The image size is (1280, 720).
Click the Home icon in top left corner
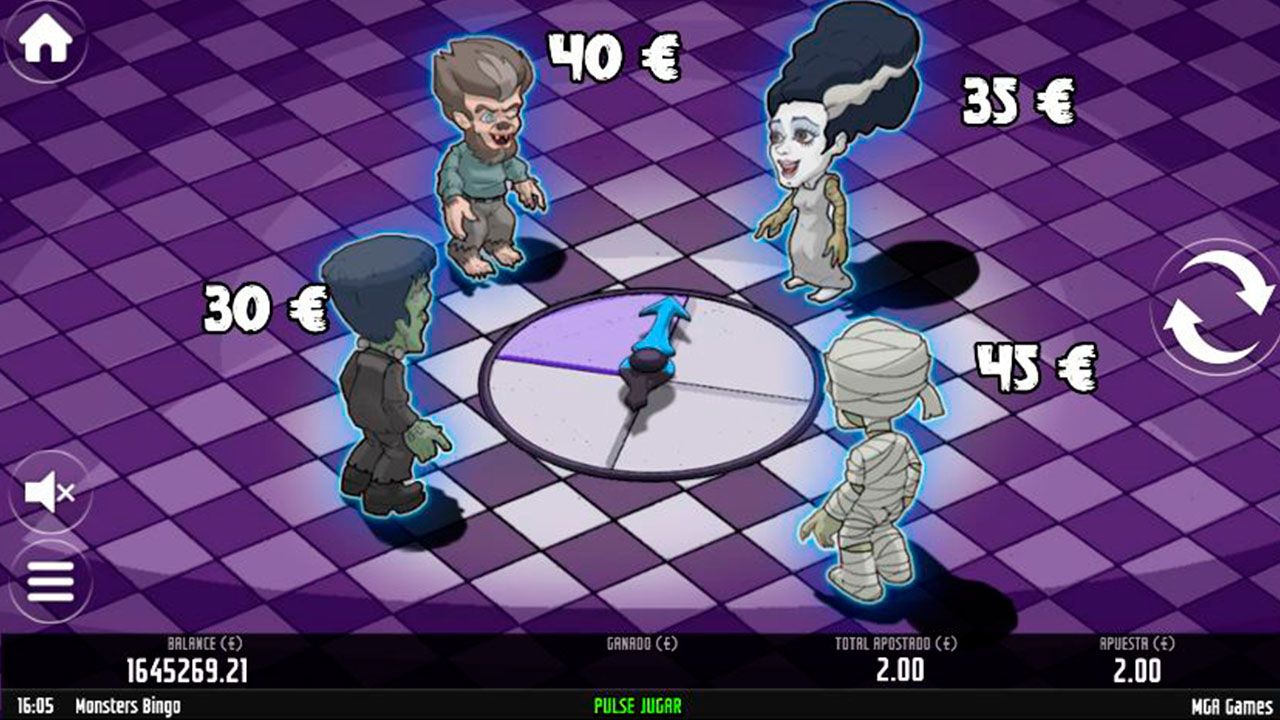click(x=45, y=38)
